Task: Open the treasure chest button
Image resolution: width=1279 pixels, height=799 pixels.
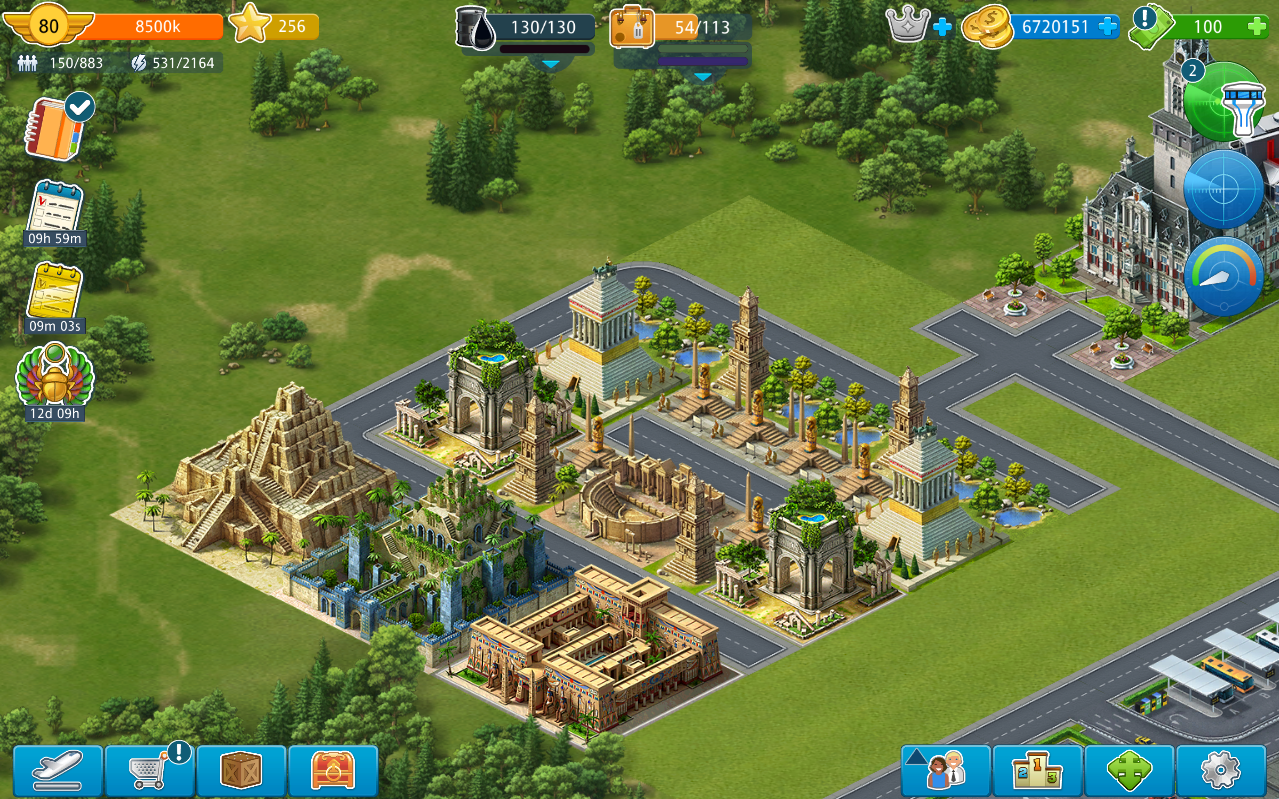Action: coord(333,771)
